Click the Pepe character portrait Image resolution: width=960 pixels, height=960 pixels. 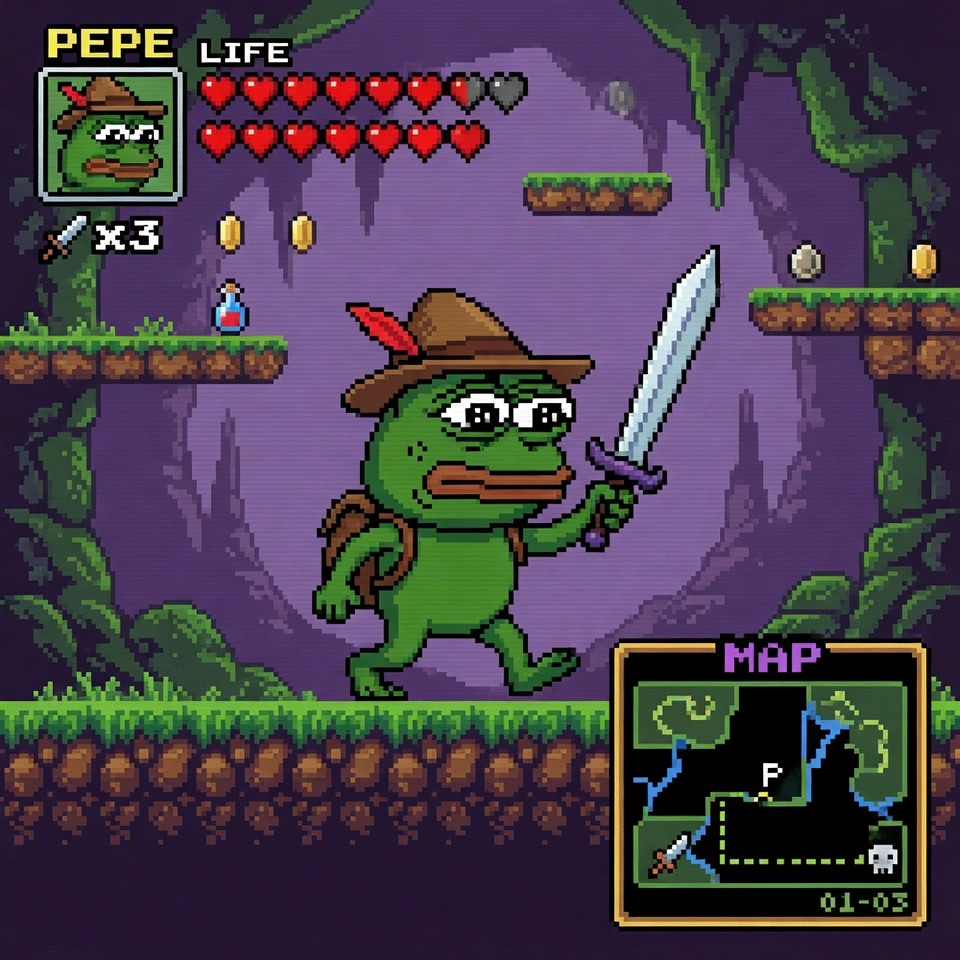tap(110, 134)
